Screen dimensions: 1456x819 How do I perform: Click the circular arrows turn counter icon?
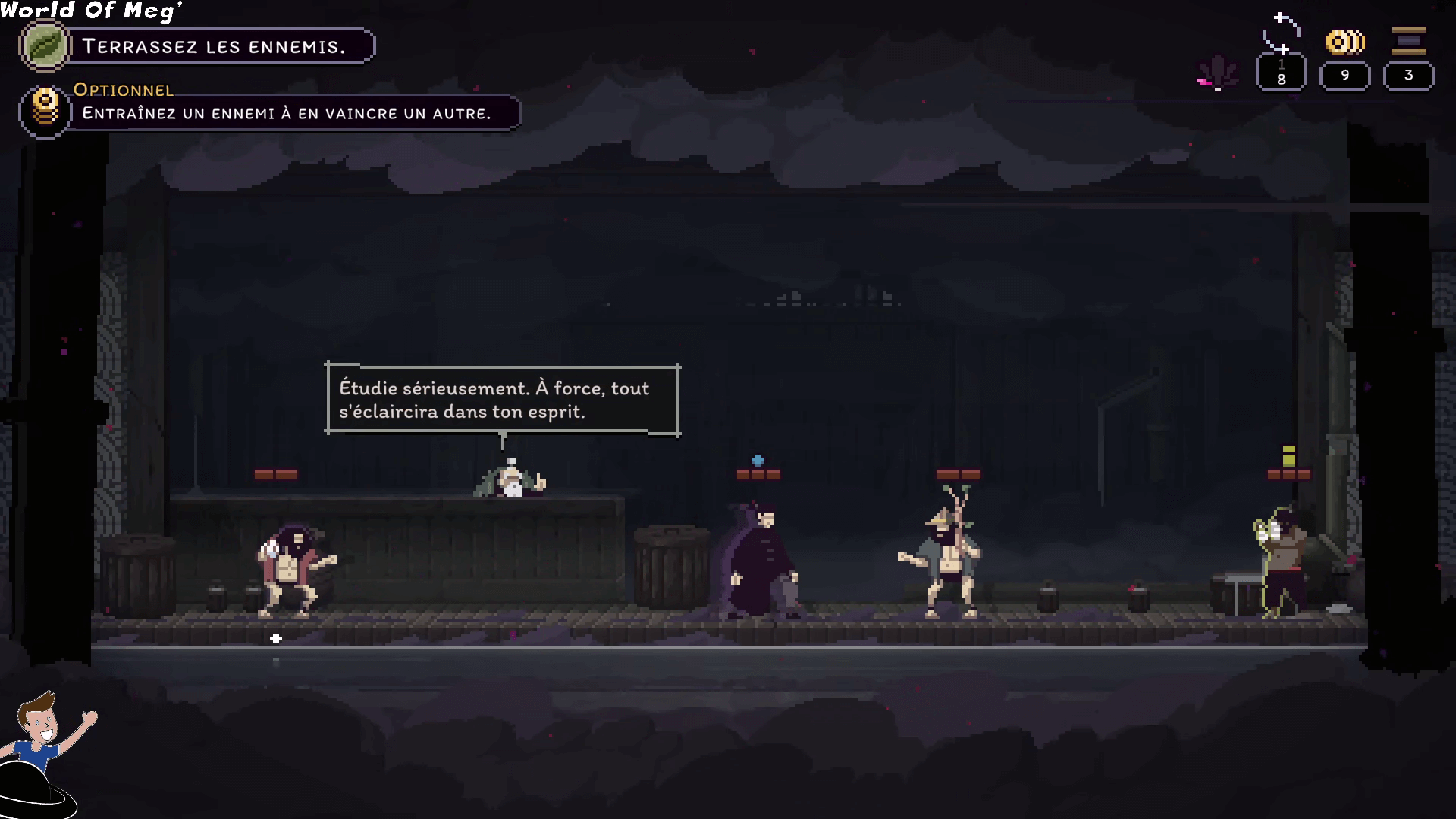(1281, 33)
